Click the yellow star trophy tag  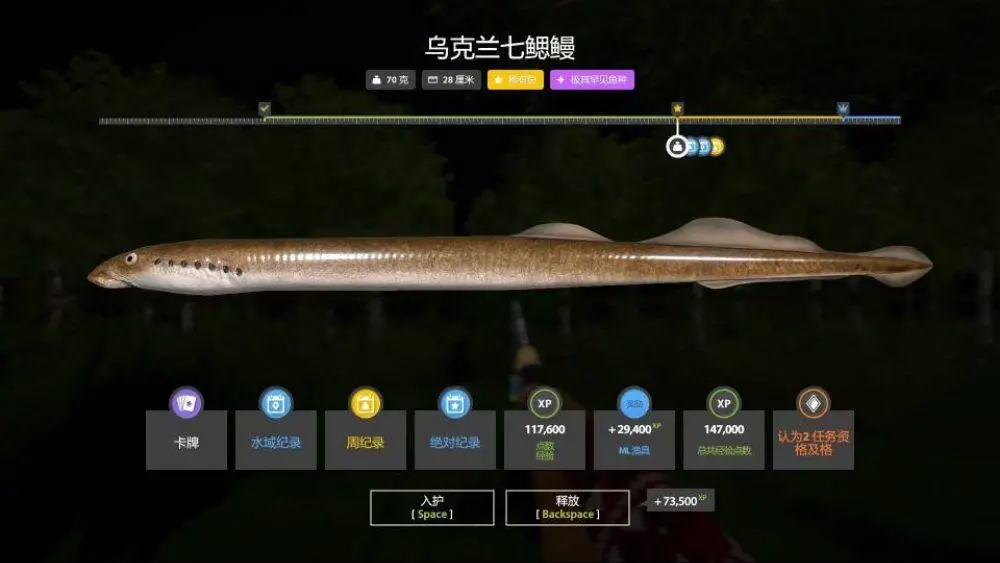pyautogui.click(x=515, y=80)
